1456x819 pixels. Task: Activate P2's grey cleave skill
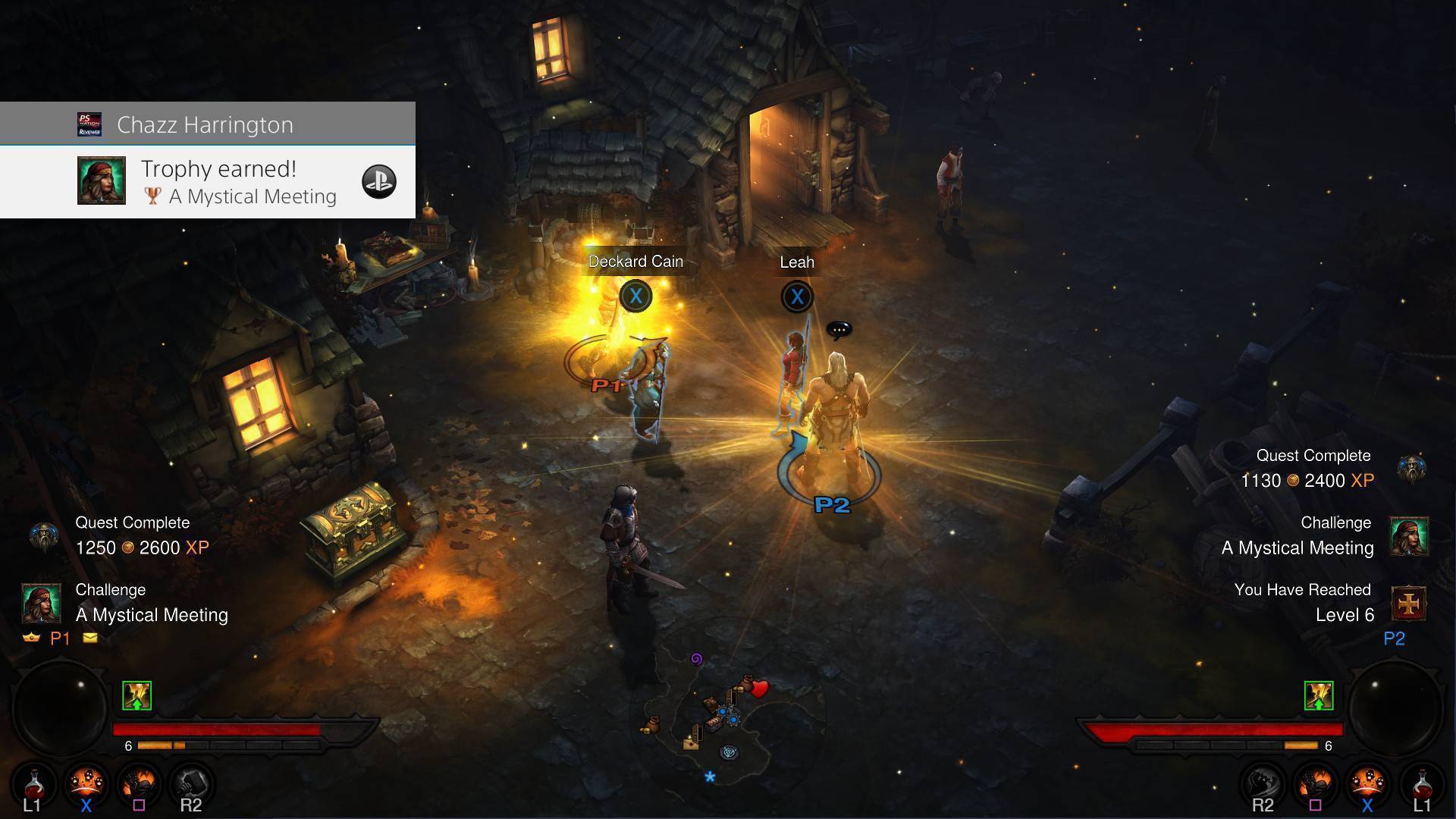[x=1263, y=783]
